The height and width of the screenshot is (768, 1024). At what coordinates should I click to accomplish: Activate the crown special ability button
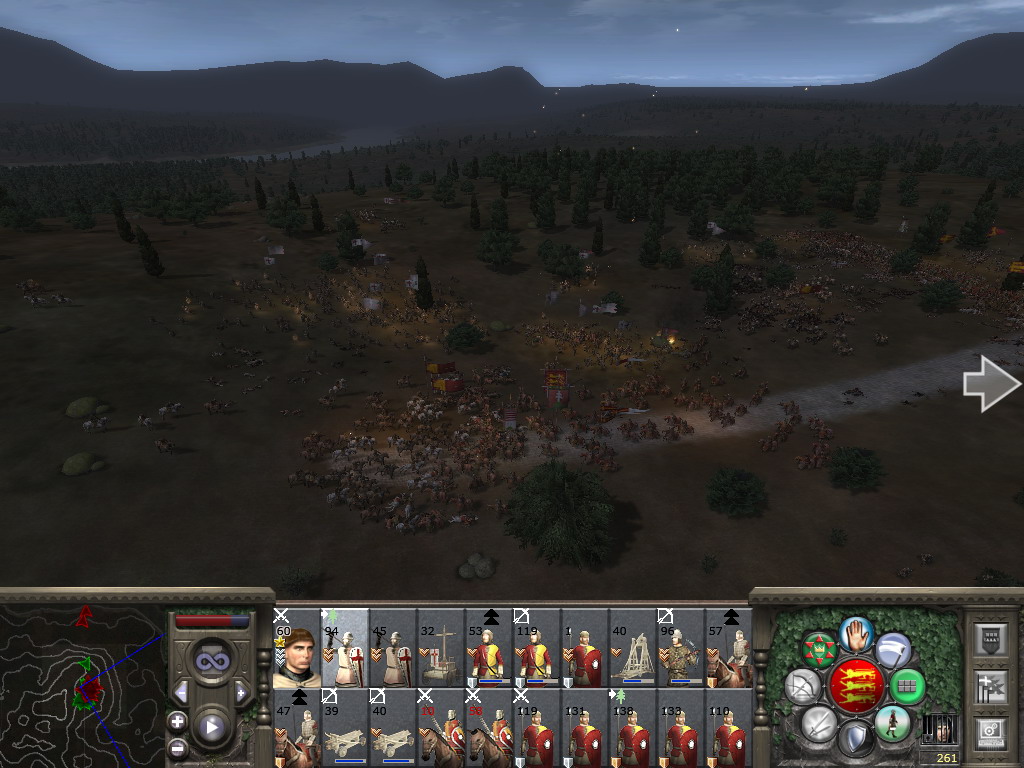pos(819,649)
